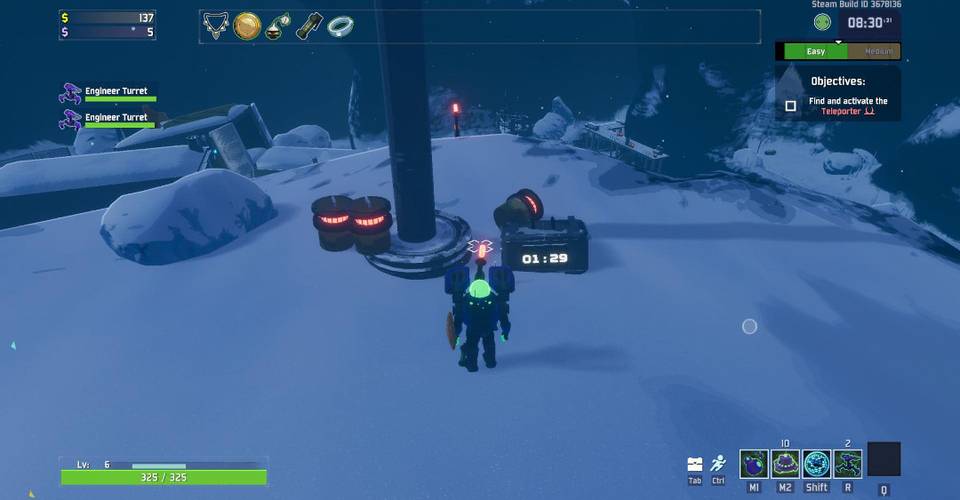Select the necklace item in the inventory bar
The width and height of the screenshot is (960, 500).
[x=216, y=26]
